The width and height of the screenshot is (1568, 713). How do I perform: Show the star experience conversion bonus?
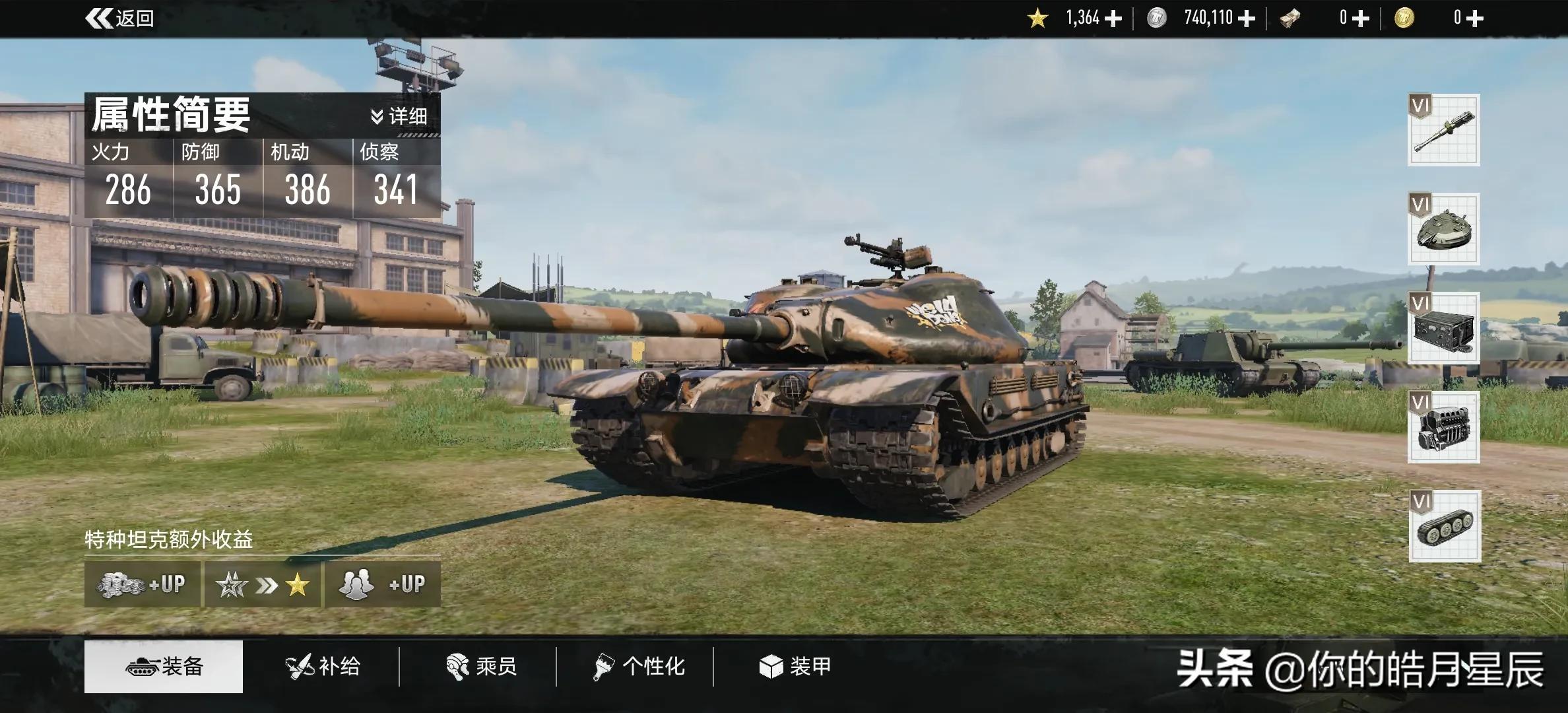tap(263, 584)
